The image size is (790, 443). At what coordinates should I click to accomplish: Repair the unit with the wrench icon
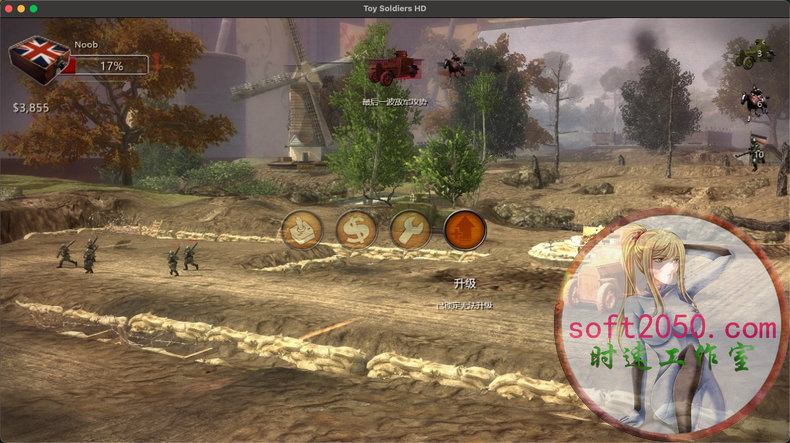(x=410, y=230)
